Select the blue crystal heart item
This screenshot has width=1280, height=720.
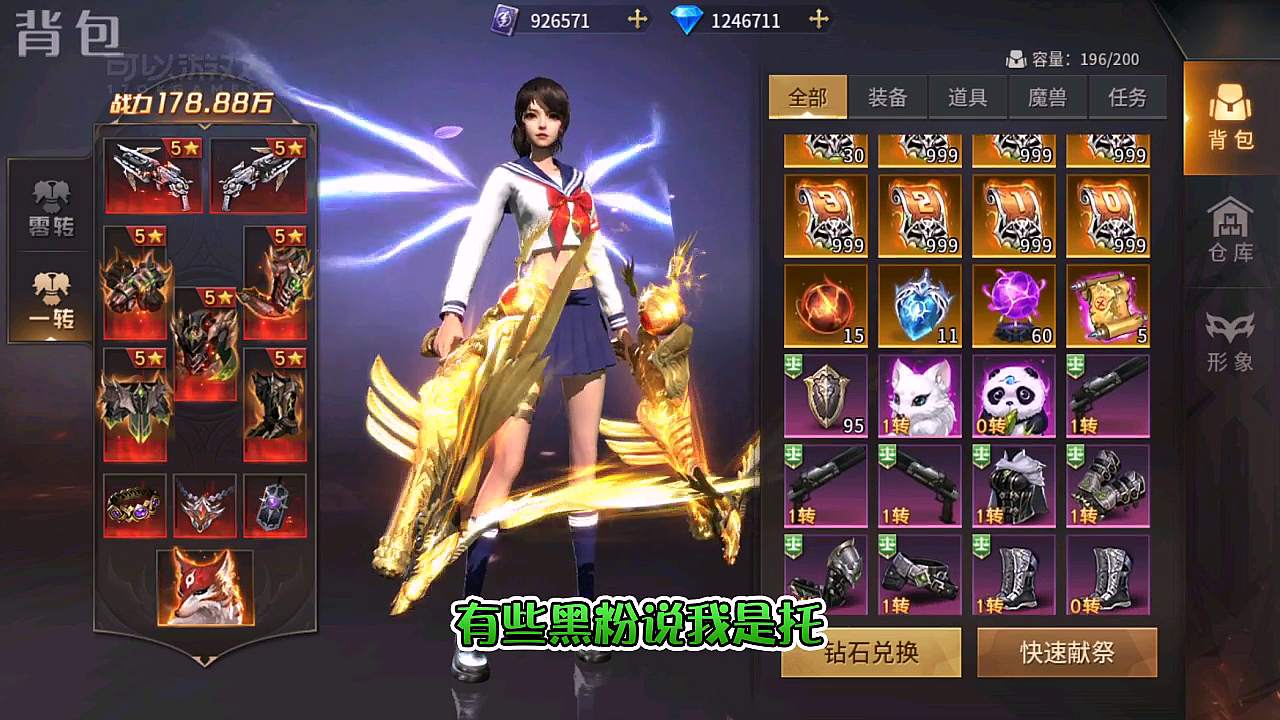coord(920,306)
